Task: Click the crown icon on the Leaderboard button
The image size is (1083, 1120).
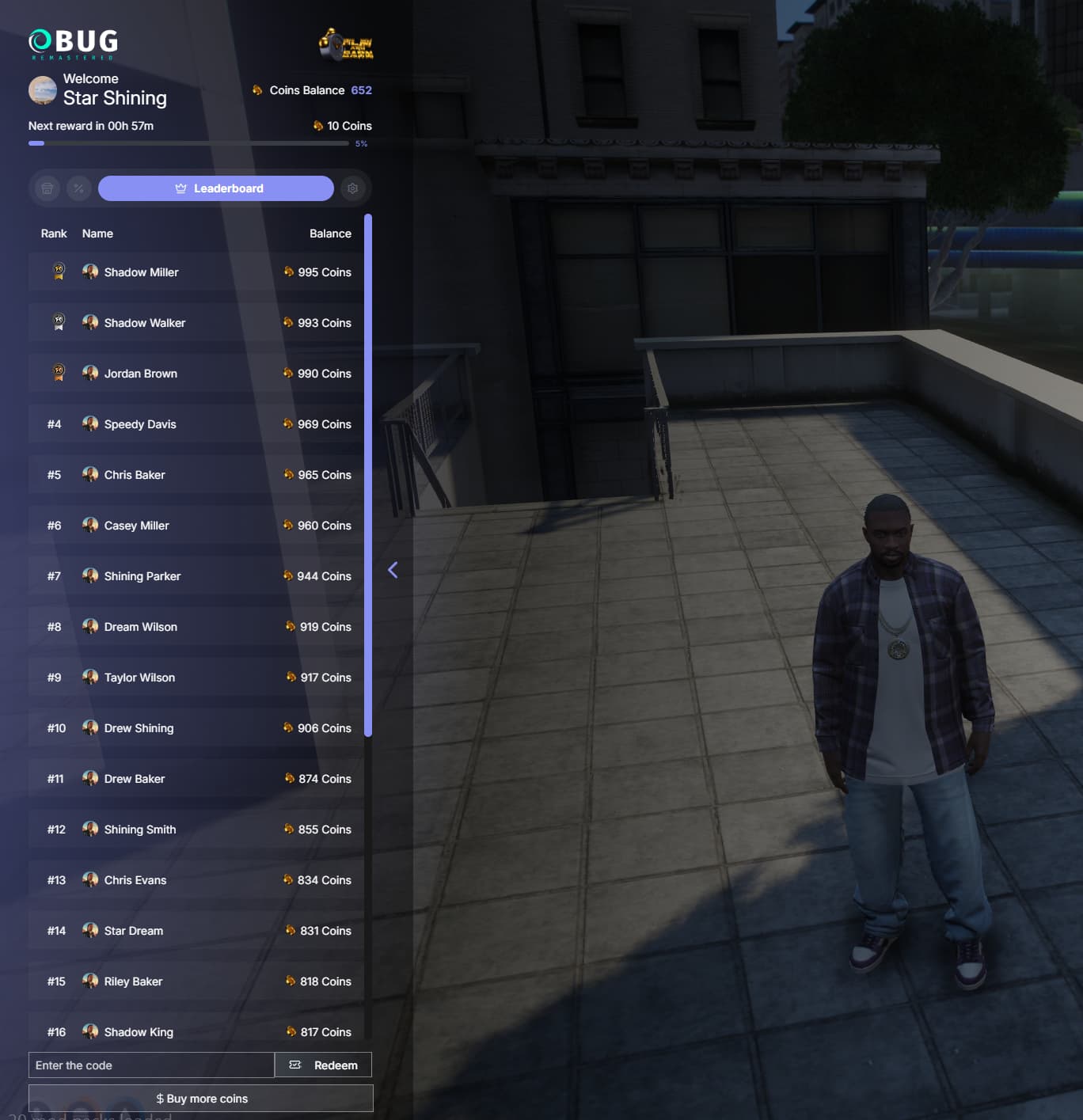Action: (180, 188)
